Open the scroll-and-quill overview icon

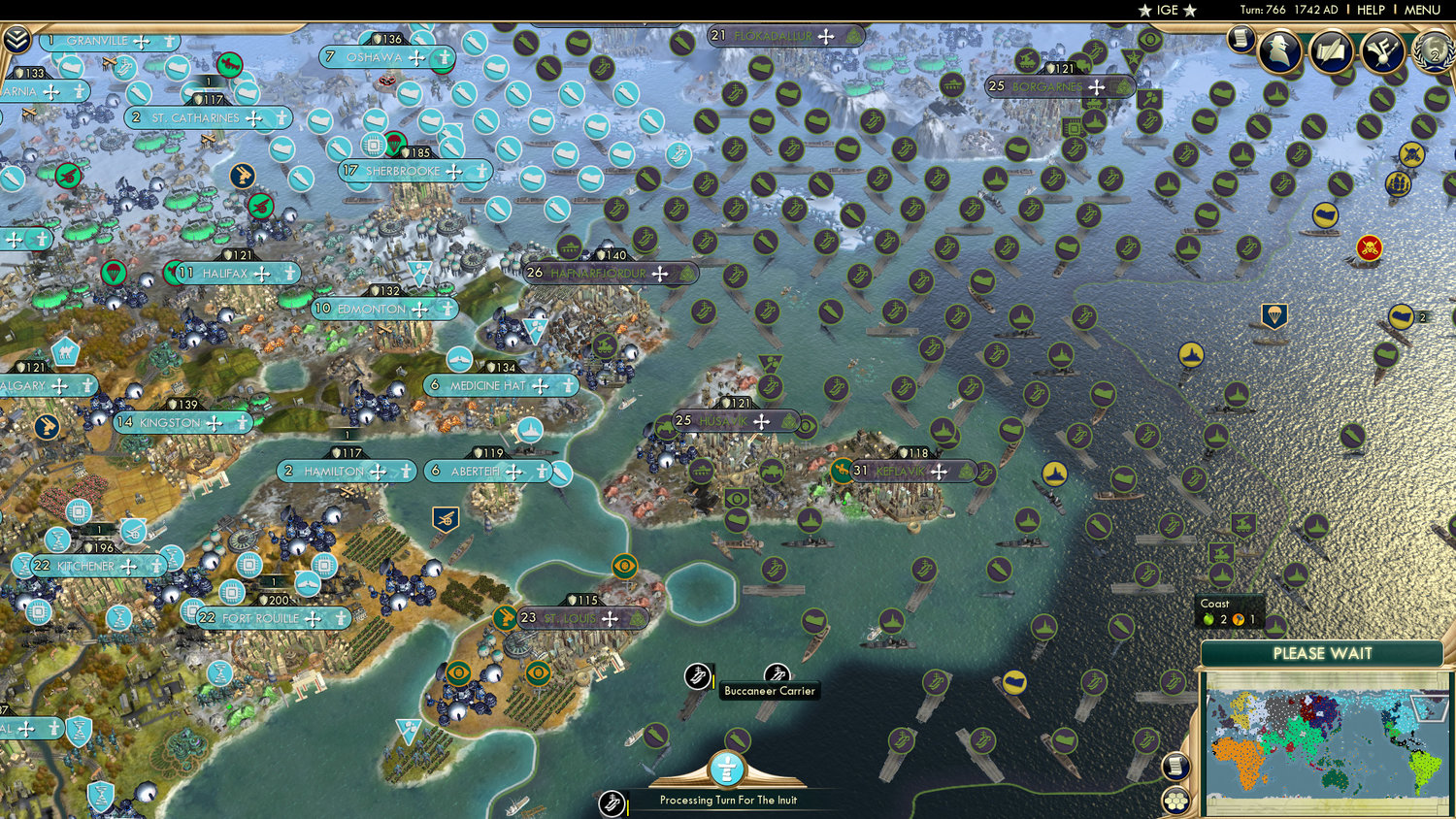pyautogui.click(x=1329, y=50)
